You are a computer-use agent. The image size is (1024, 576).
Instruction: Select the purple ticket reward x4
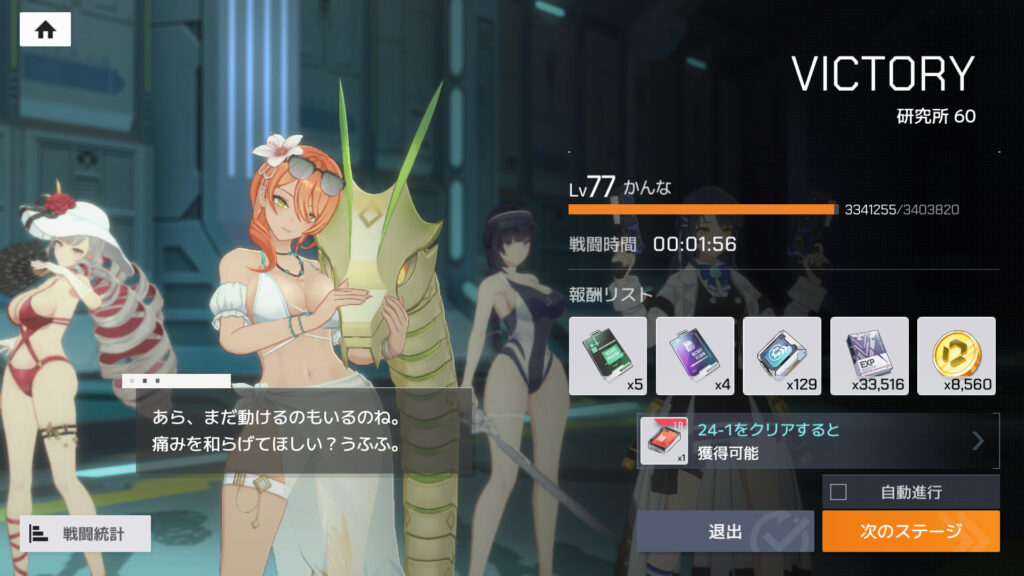click(x=694, y=355)
